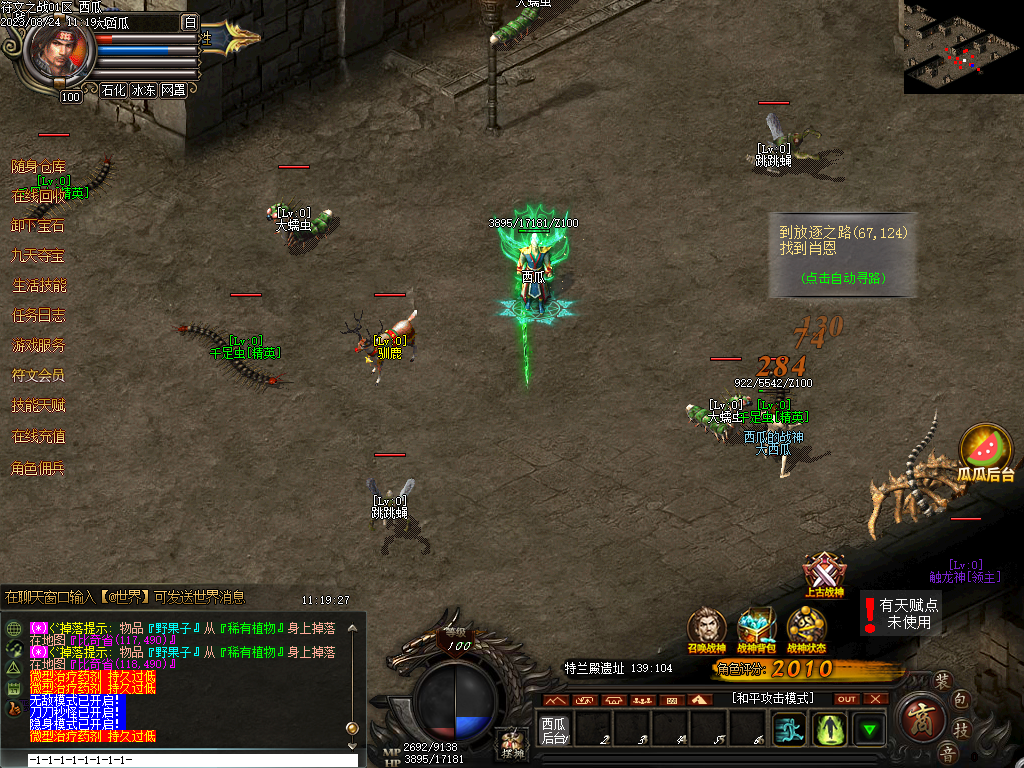Image resolution: width=1024 pixels, height=768 pixels.
Task: Open the 九天夺宝 treasure menu
Action: pos(38,256)
